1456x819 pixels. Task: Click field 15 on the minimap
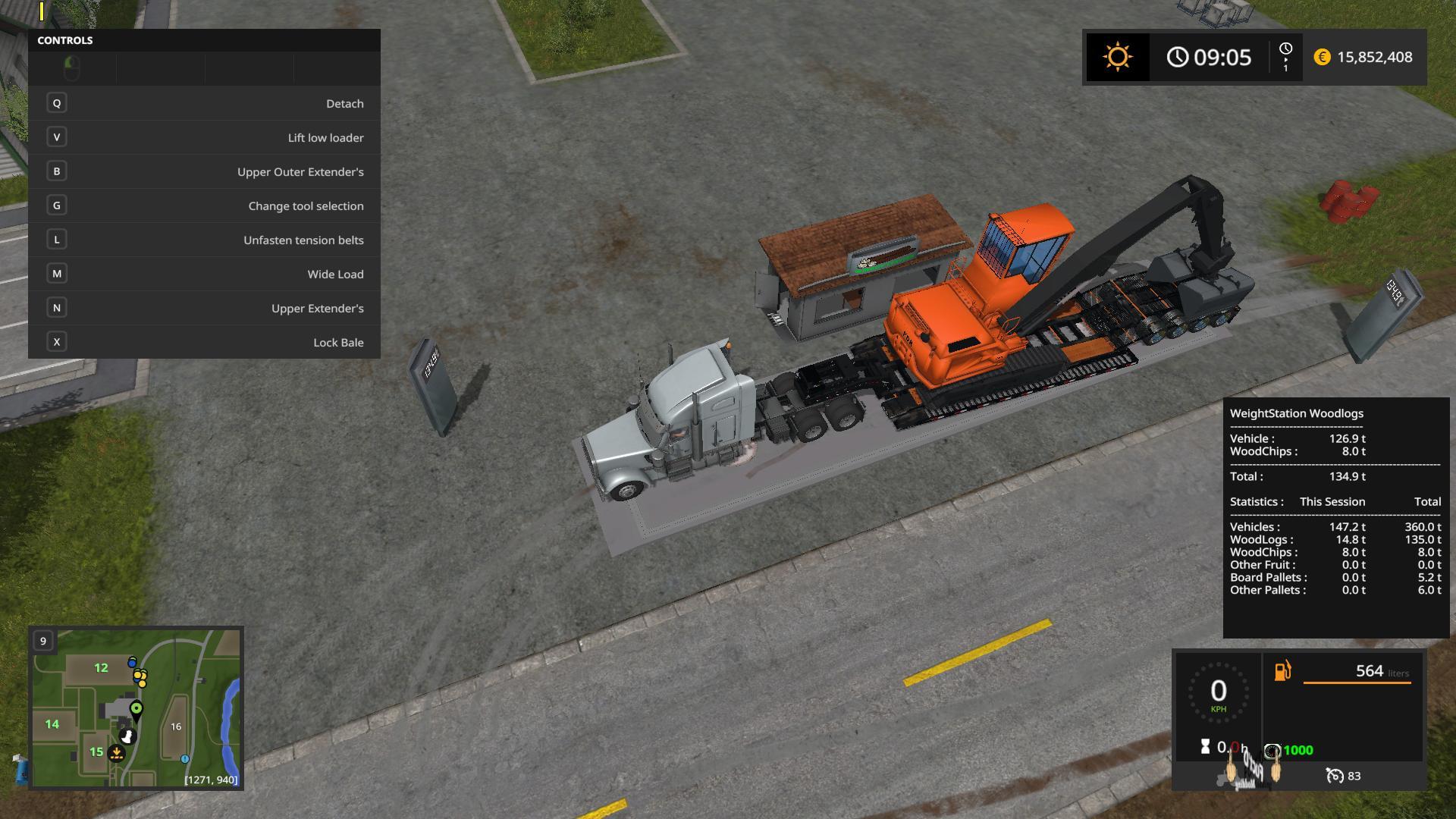pos(96,752)
